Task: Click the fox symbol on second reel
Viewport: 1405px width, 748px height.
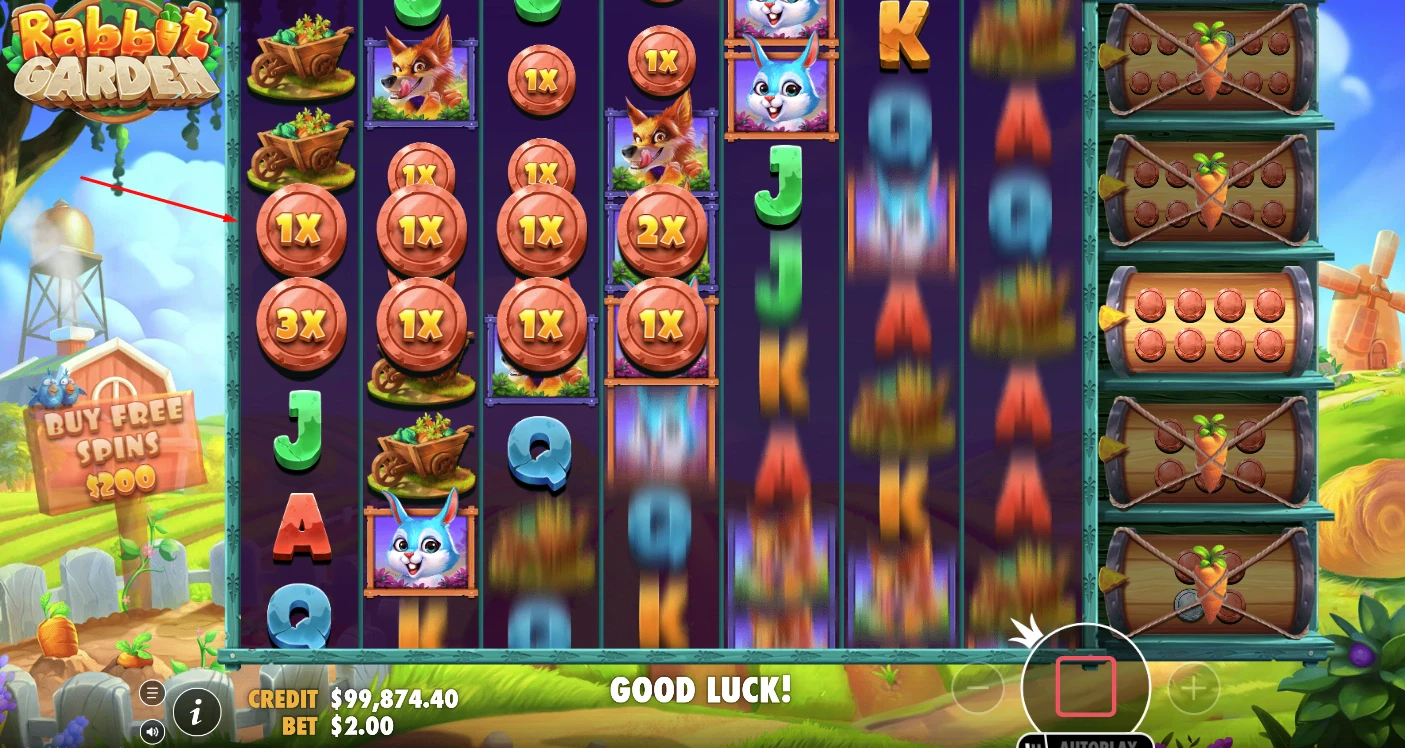Action: (420, 80)
